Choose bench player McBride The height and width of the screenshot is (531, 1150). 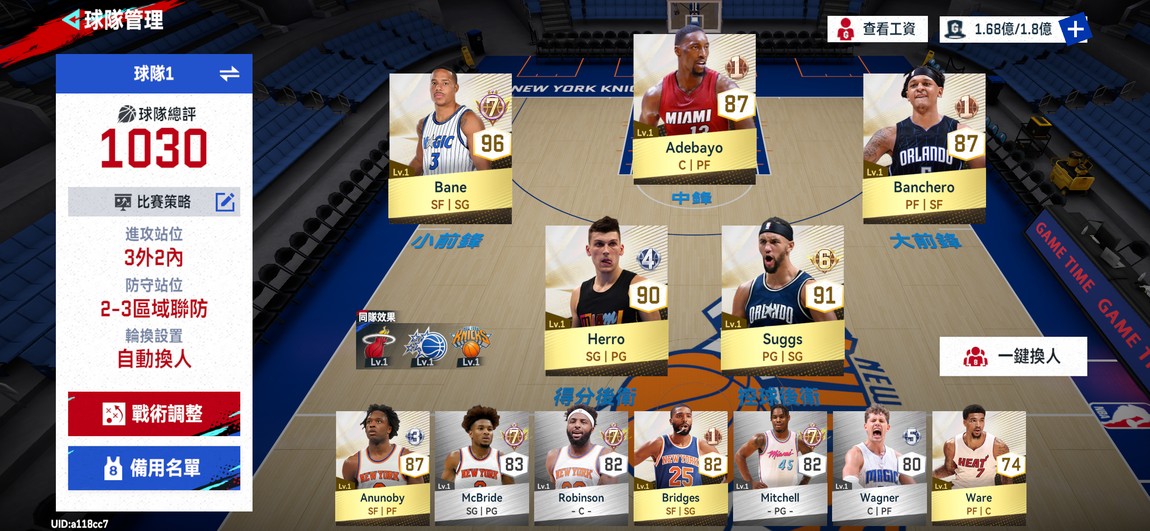(x=482, y=465)
